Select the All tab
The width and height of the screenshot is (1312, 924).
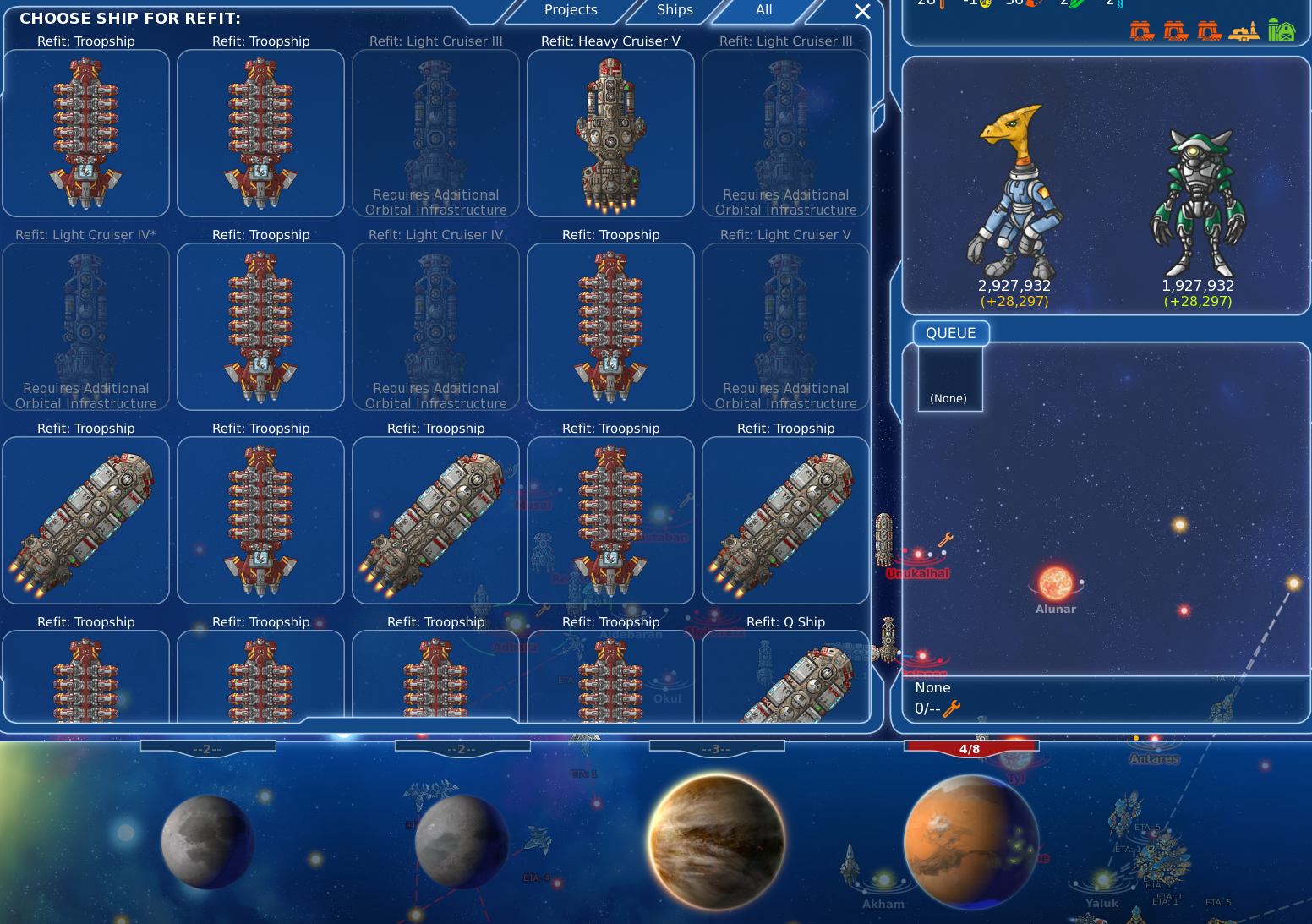click(763, 10)
